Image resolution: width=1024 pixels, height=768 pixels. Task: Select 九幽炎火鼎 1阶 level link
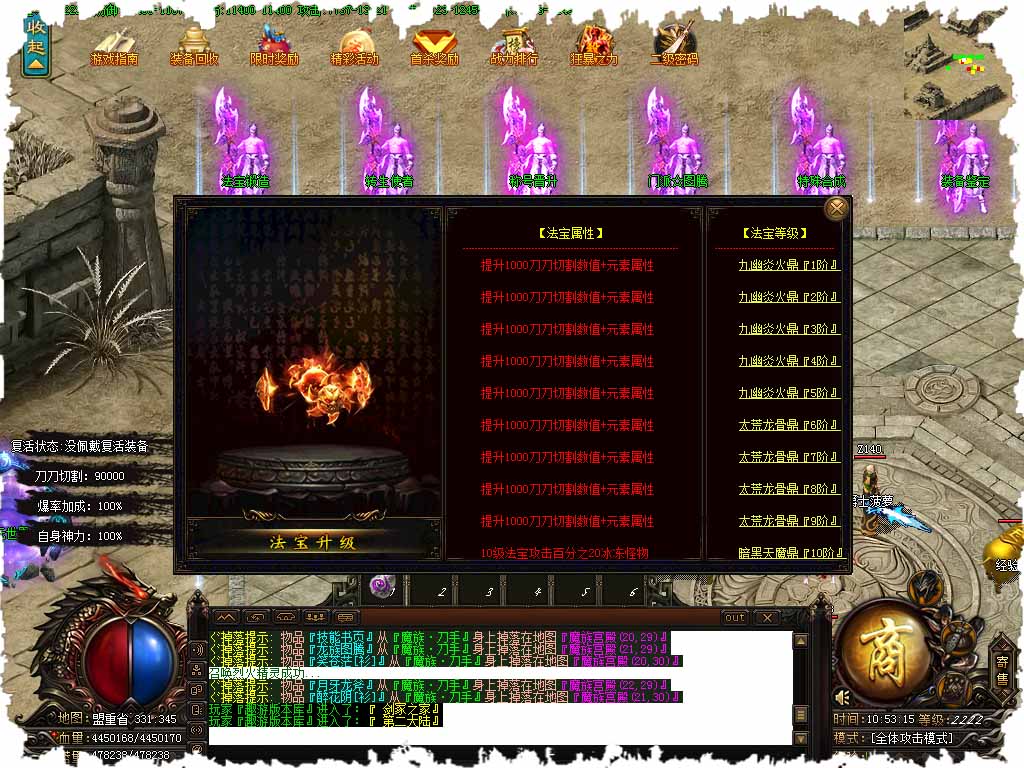pos(789,265)
